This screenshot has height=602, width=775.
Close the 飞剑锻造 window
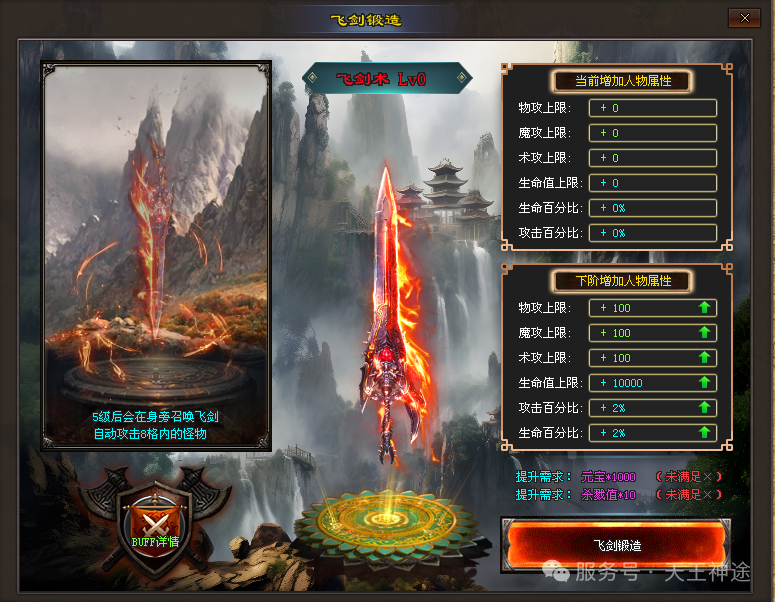pyautogui.click(x=743, y=18)
